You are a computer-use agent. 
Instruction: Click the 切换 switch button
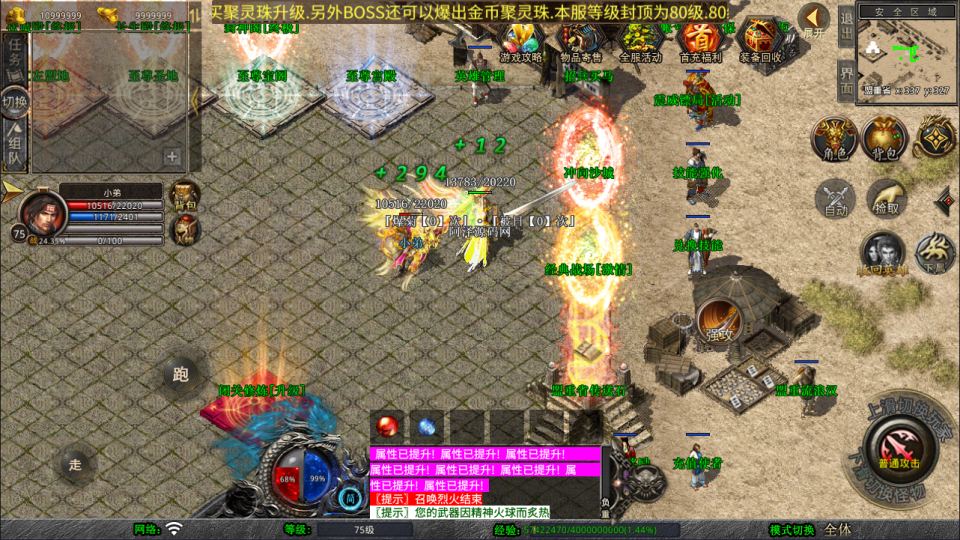pos(15,102)
